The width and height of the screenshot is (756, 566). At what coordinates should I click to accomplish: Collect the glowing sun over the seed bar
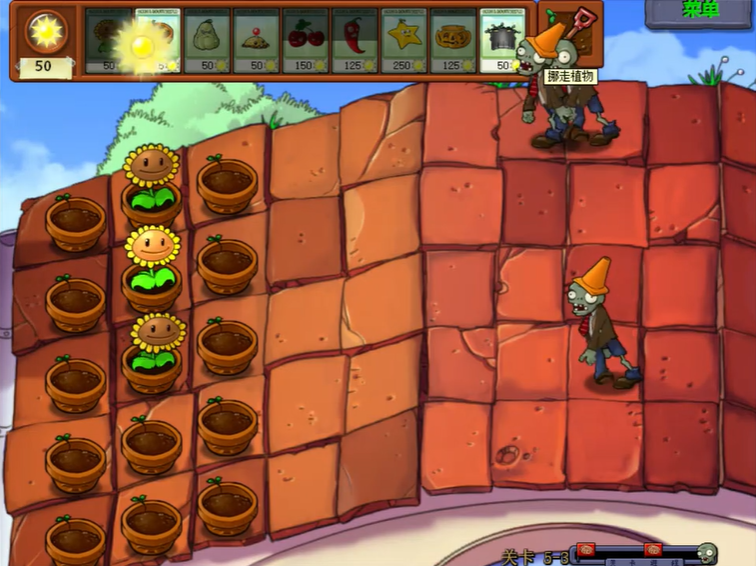[142, 42]
